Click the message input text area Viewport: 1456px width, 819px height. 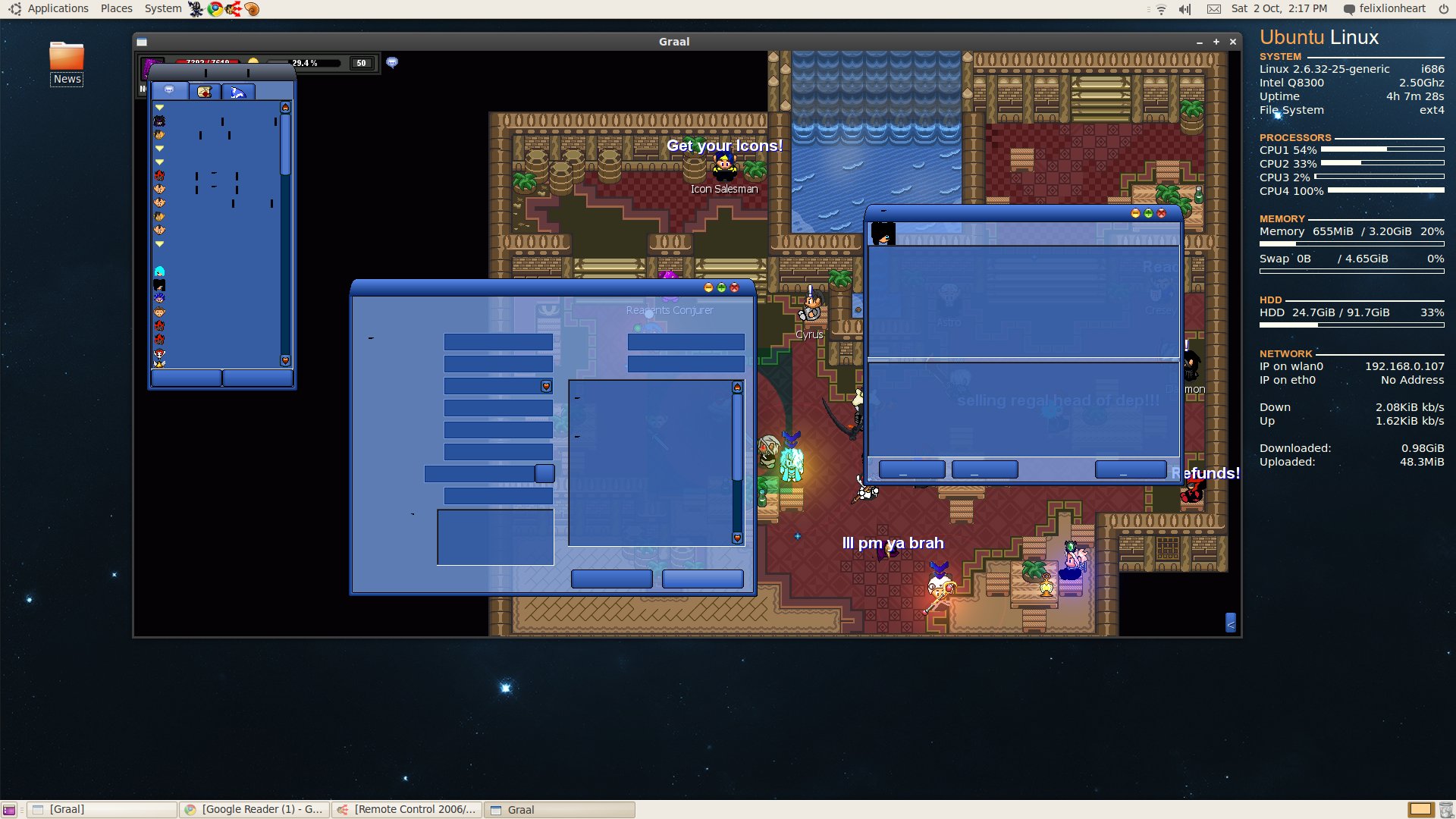[x=1023, y=409]
